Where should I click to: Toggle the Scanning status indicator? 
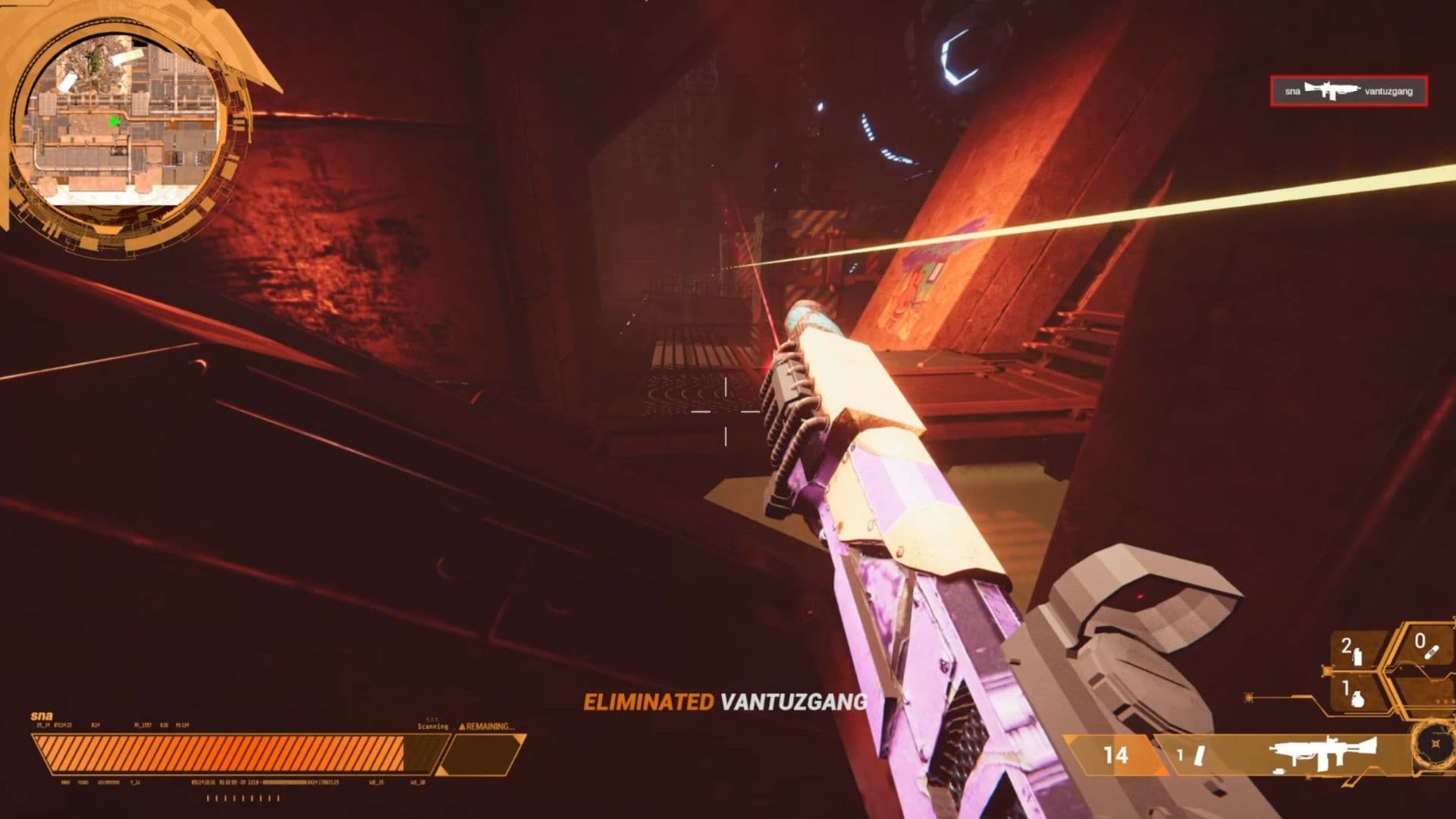[432, 726]
